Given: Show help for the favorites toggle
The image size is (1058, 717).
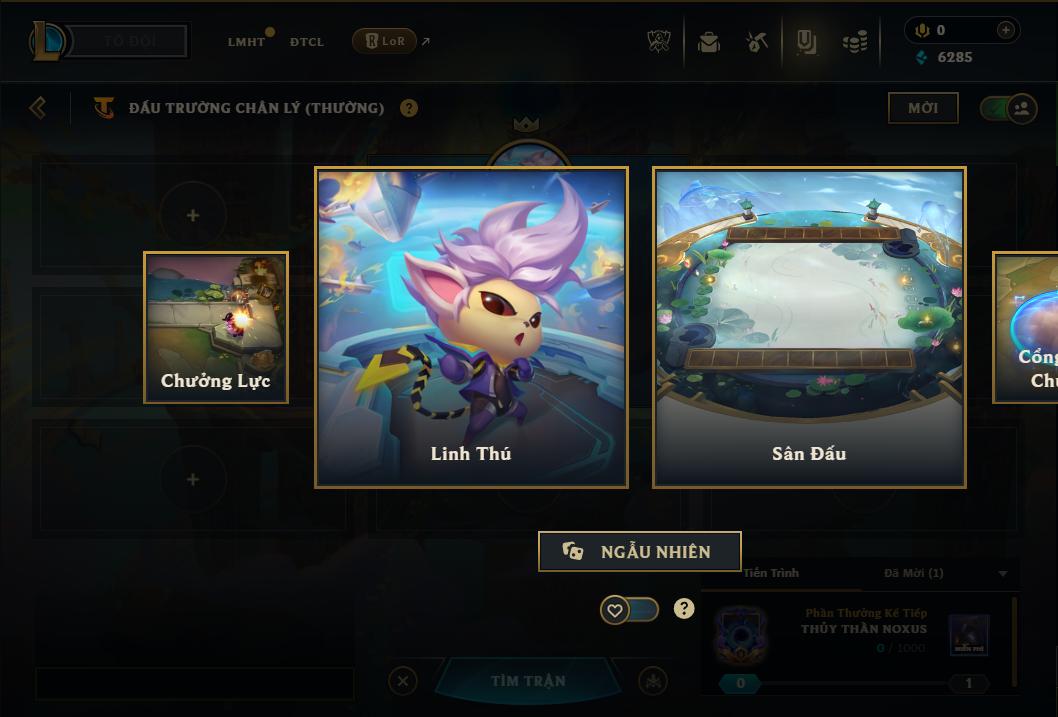Looking at the screenshot, I should click(x=684, y=609).
